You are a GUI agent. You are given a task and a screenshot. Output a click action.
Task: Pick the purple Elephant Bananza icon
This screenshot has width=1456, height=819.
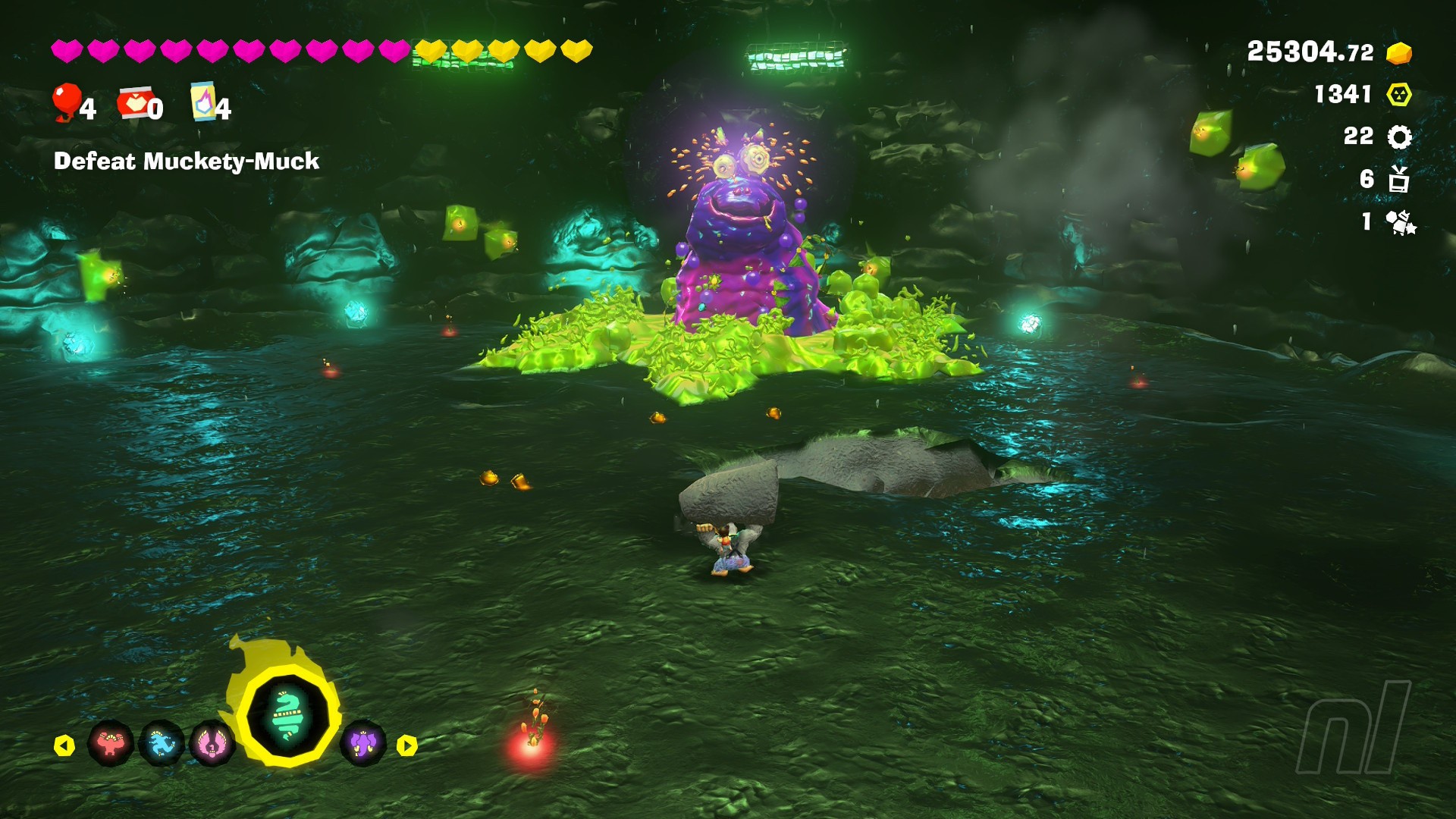click(x=363, y=743)
